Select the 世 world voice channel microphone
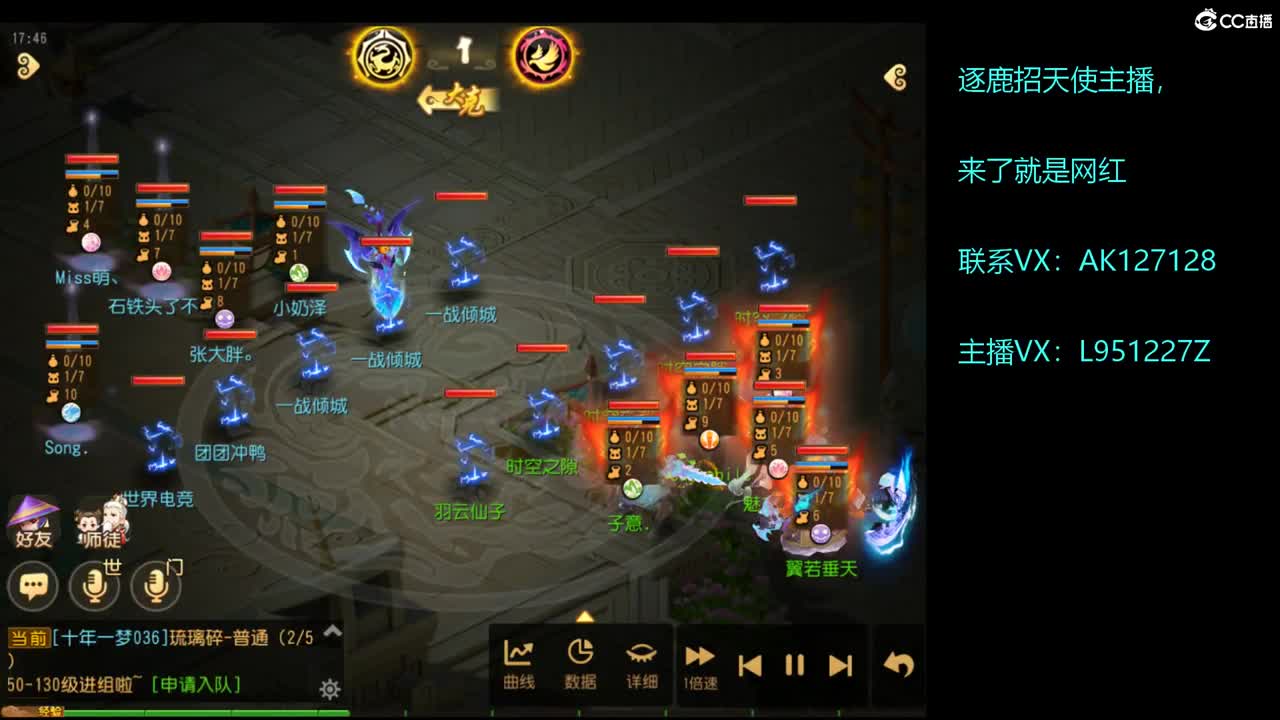This screenshot has height=720, width=1280. pyautogui.click(x=93, y=585)
